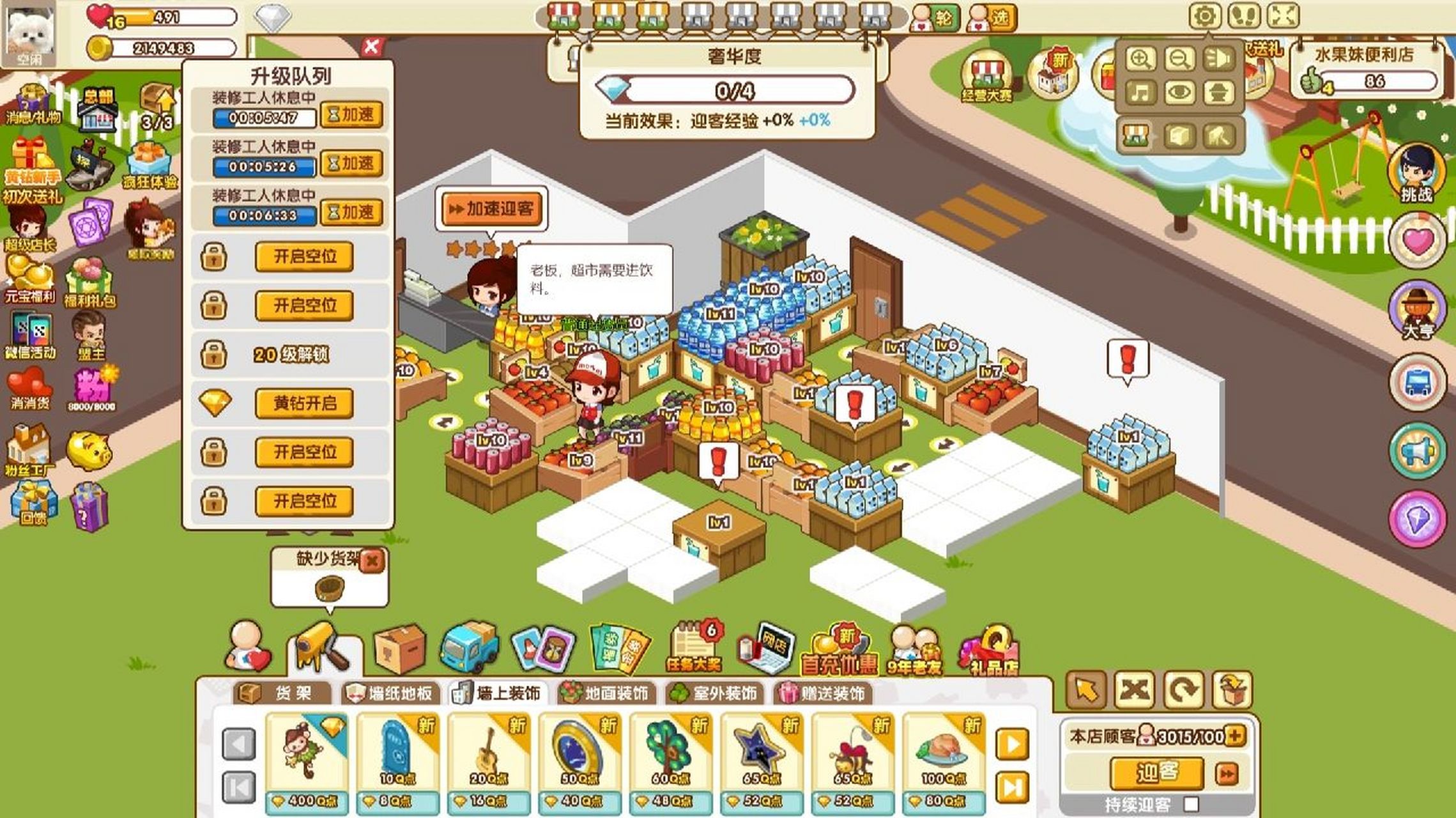Go to next page of decorations
This screenshot has height=818, width=1456.
pos(1012,744)
